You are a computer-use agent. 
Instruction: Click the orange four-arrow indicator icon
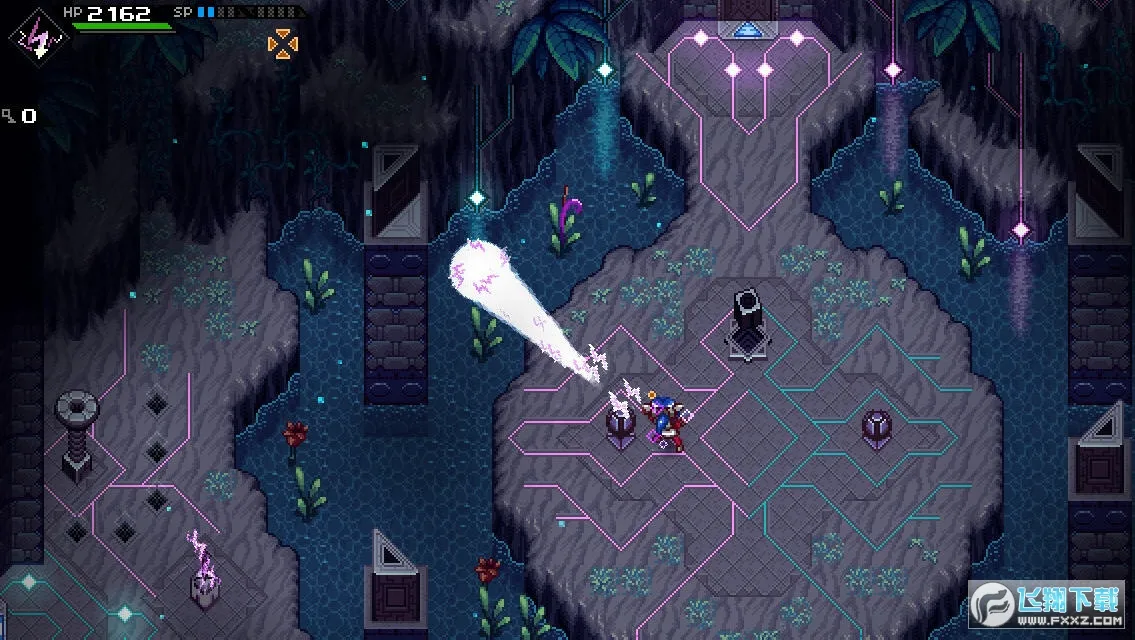pos(283,43)
